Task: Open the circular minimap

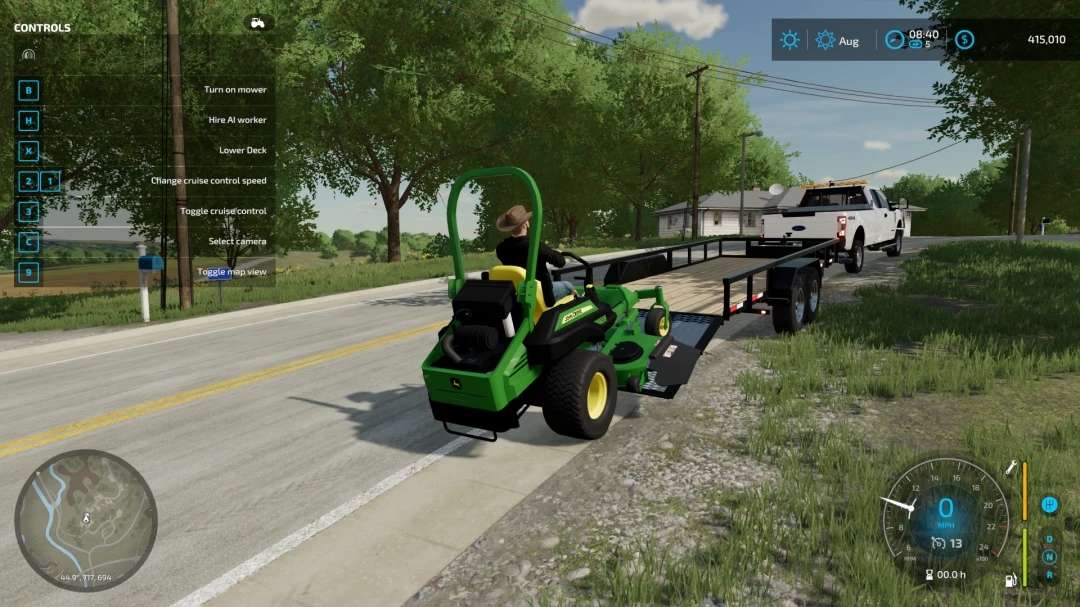Action: pyautogui.click(x=86, y=520)
